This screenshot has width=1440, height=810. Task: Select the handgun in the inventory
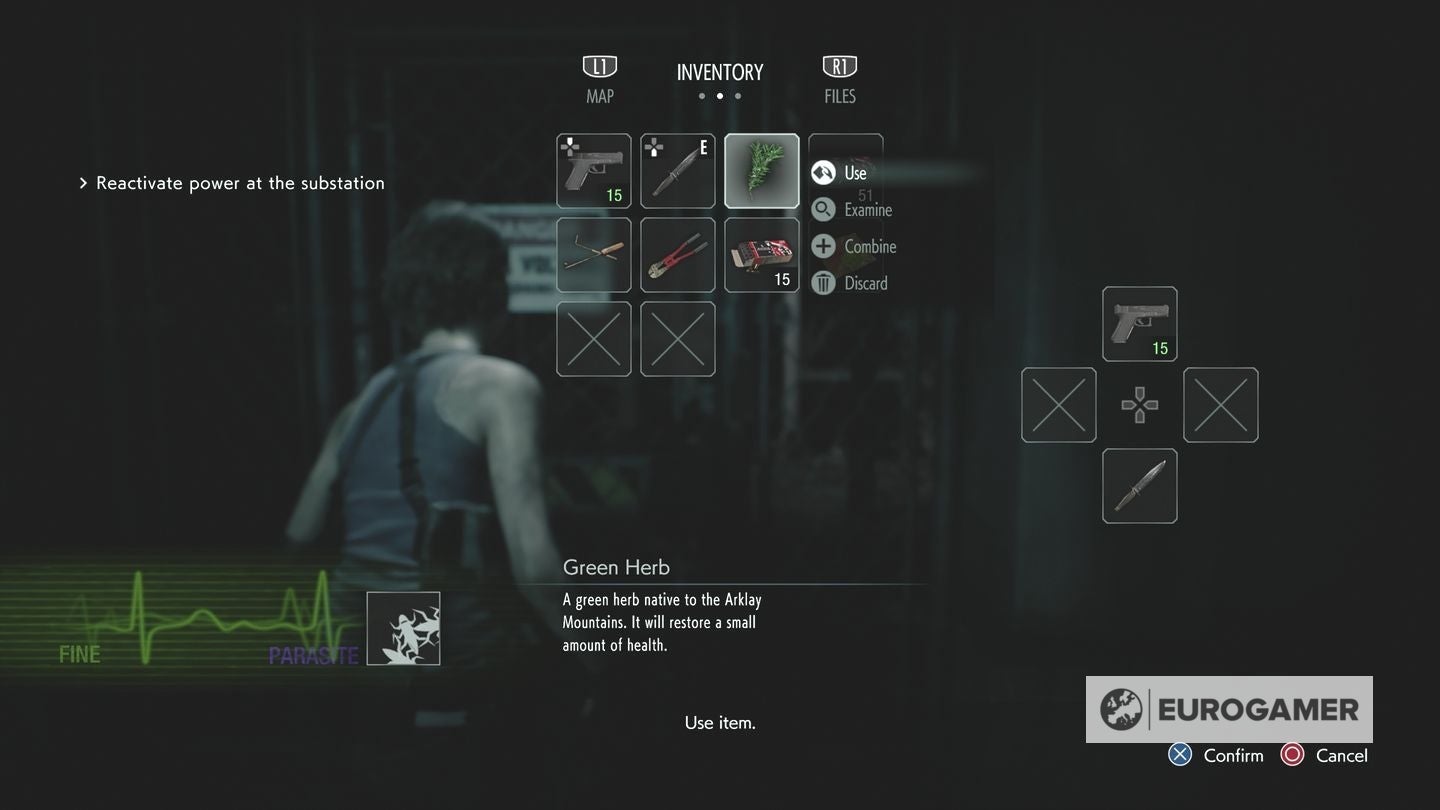coord(594,170)
